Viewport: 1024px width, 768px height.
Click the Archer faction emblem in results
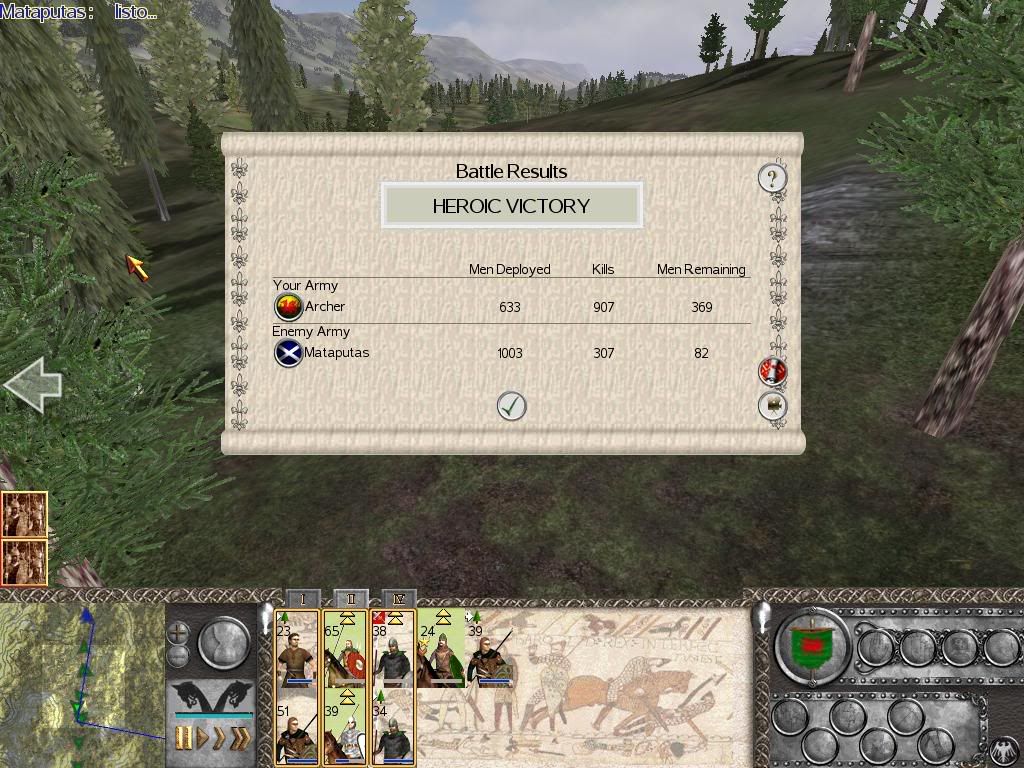pos(288,307)
